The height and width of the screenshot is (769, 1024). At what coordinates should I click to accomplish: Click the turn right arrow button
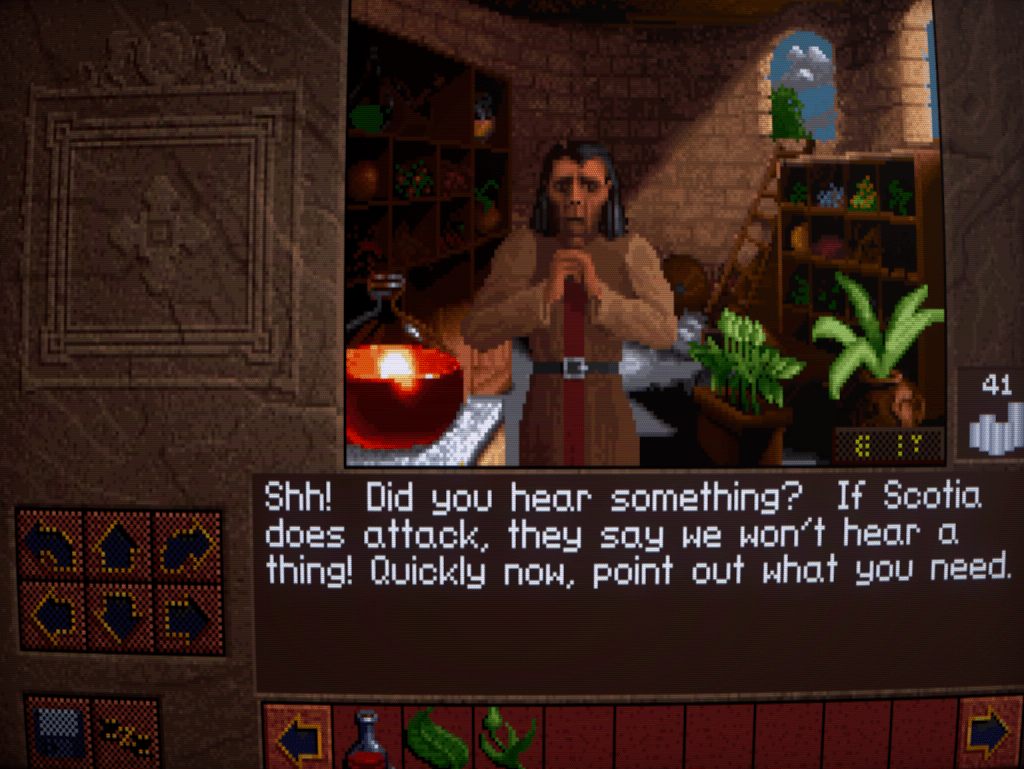188,545
